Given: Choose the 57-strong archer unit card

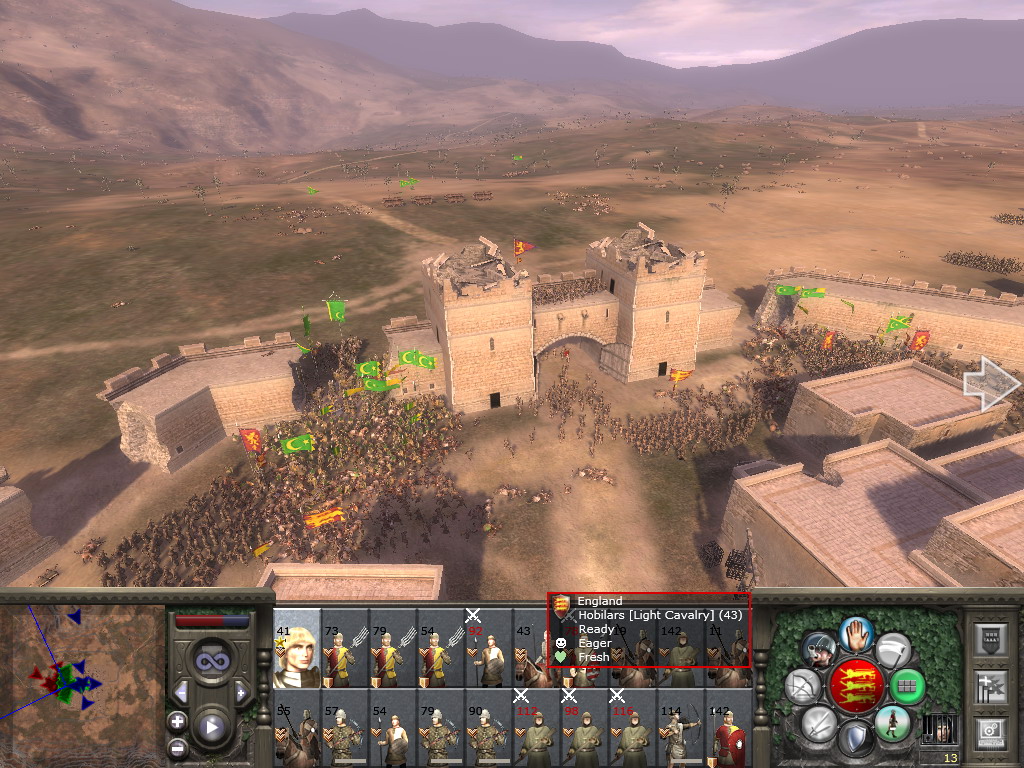Looking at the screenshot, I should pos(345,727).
